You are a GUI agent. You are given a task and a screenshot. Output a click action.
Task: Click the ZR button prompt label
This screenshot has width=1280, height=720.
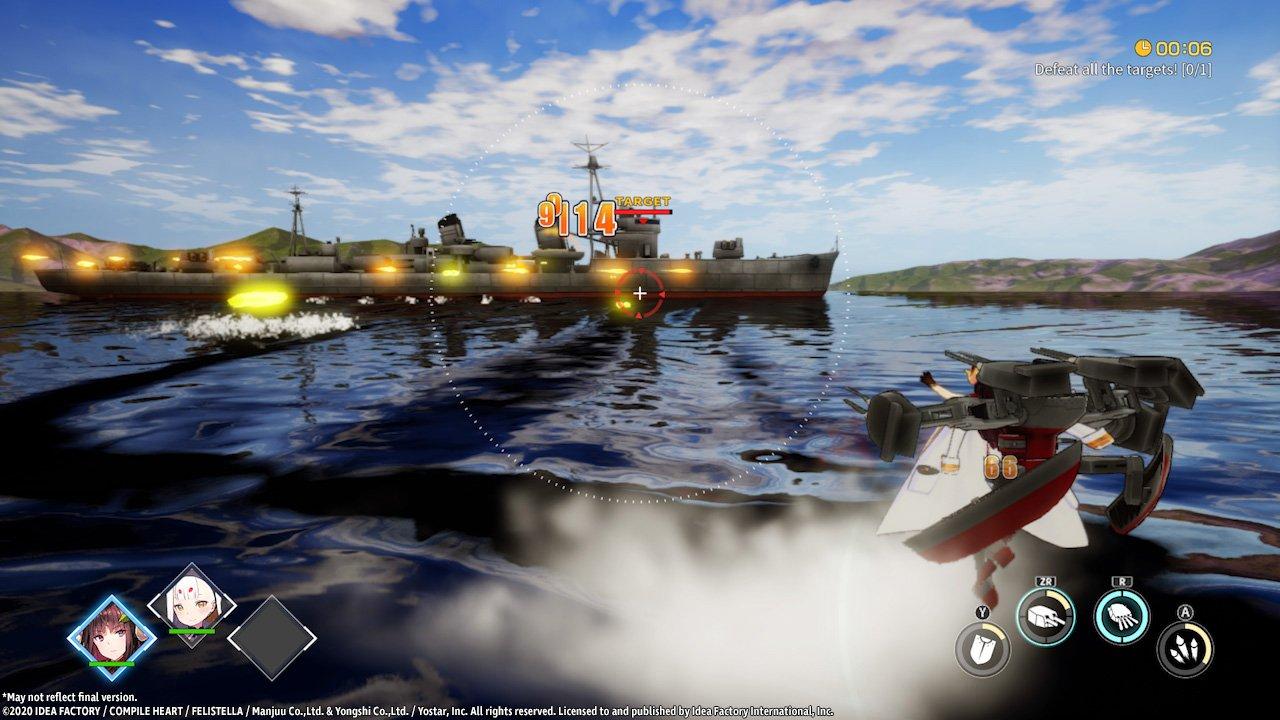1044,580
